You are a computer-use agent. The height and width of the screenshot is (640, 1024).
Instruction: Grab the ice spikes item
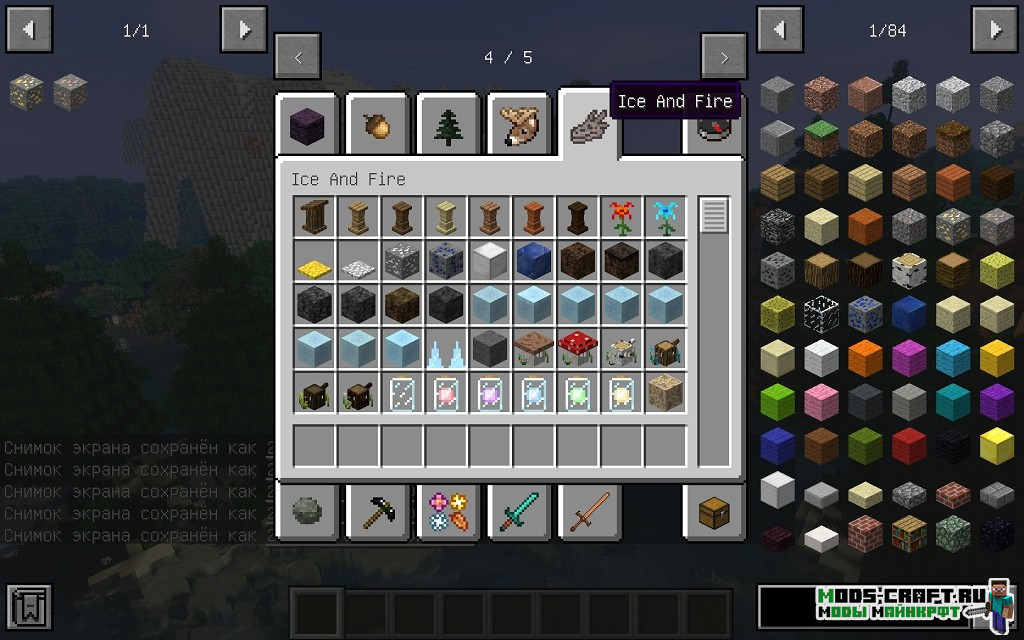click(x=446, y=350)
